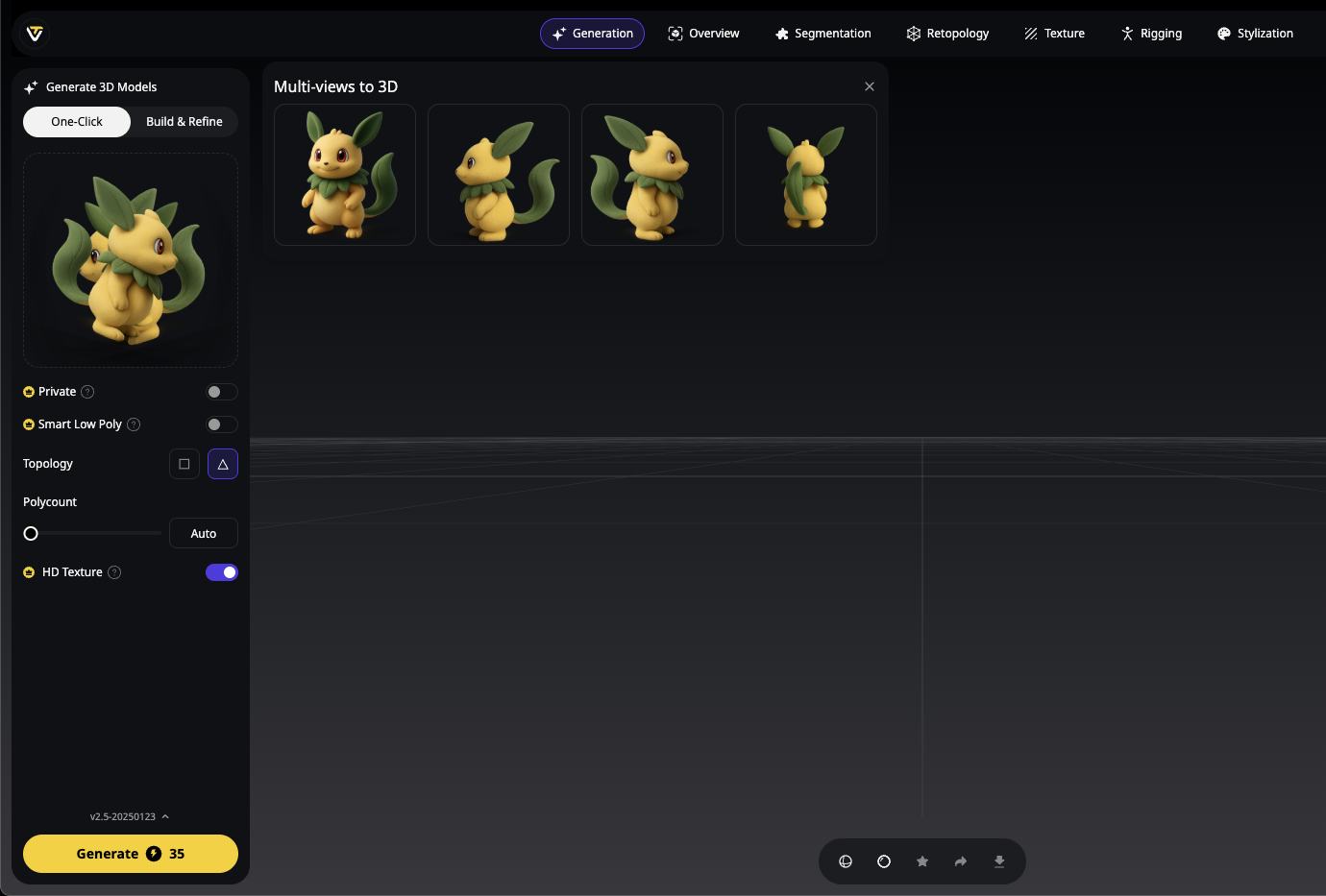Image resolution: width=1326 pixels, height=896 pixels.
Task: Click the wireframe view icon in viewport toolbar
Action: point(846,861)
